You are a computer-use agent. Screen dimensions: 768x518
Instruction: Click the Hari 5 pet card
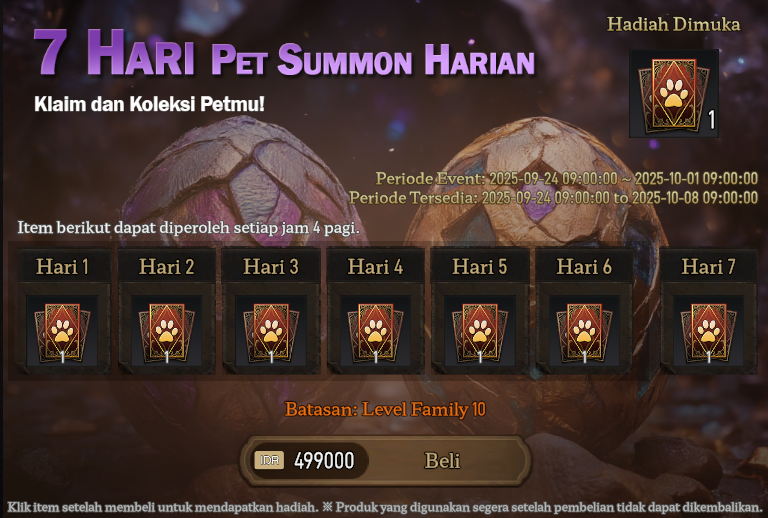479,329
